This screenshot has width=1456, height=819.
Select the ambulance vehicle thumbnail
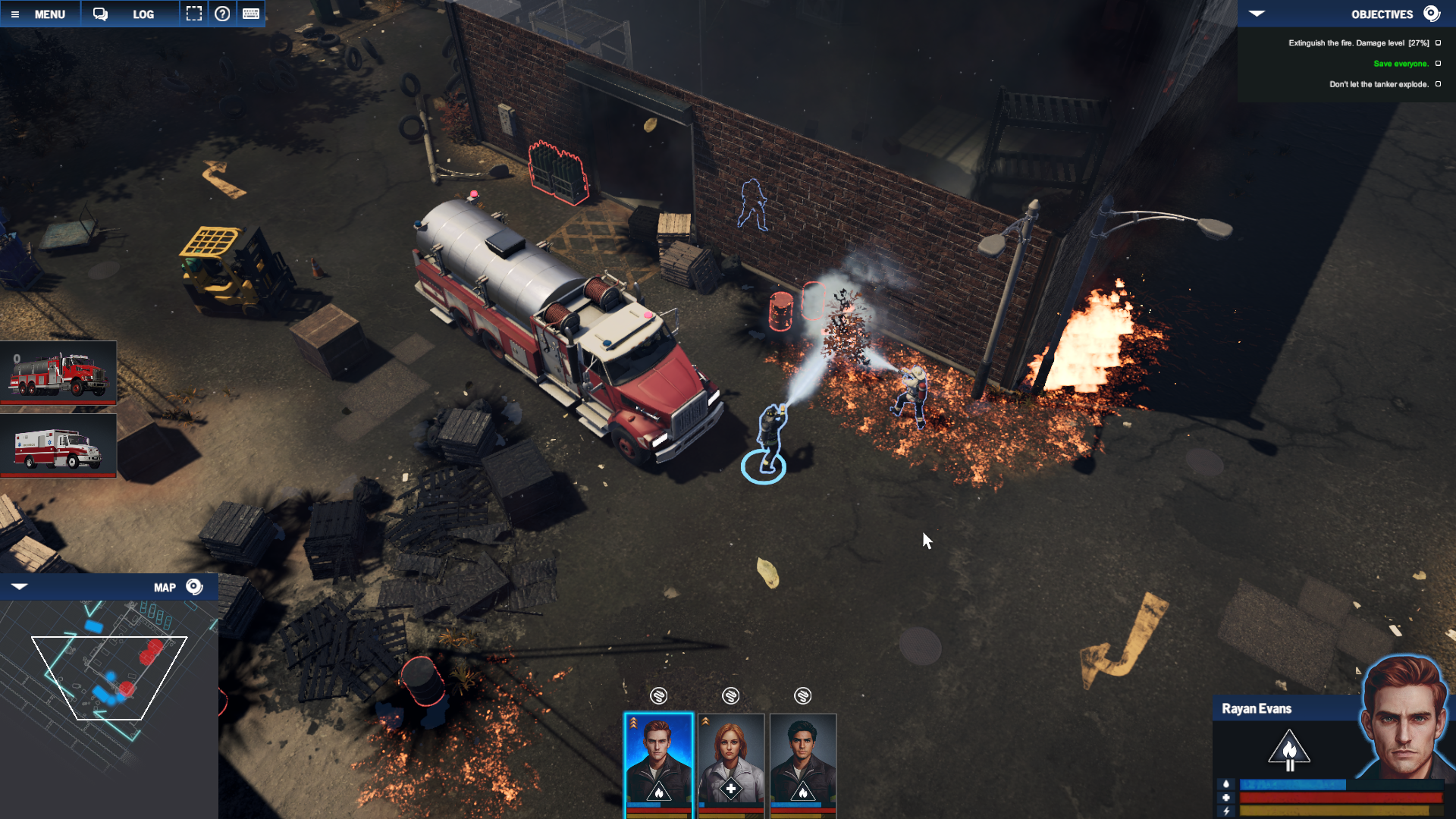(x=58, y=446)
